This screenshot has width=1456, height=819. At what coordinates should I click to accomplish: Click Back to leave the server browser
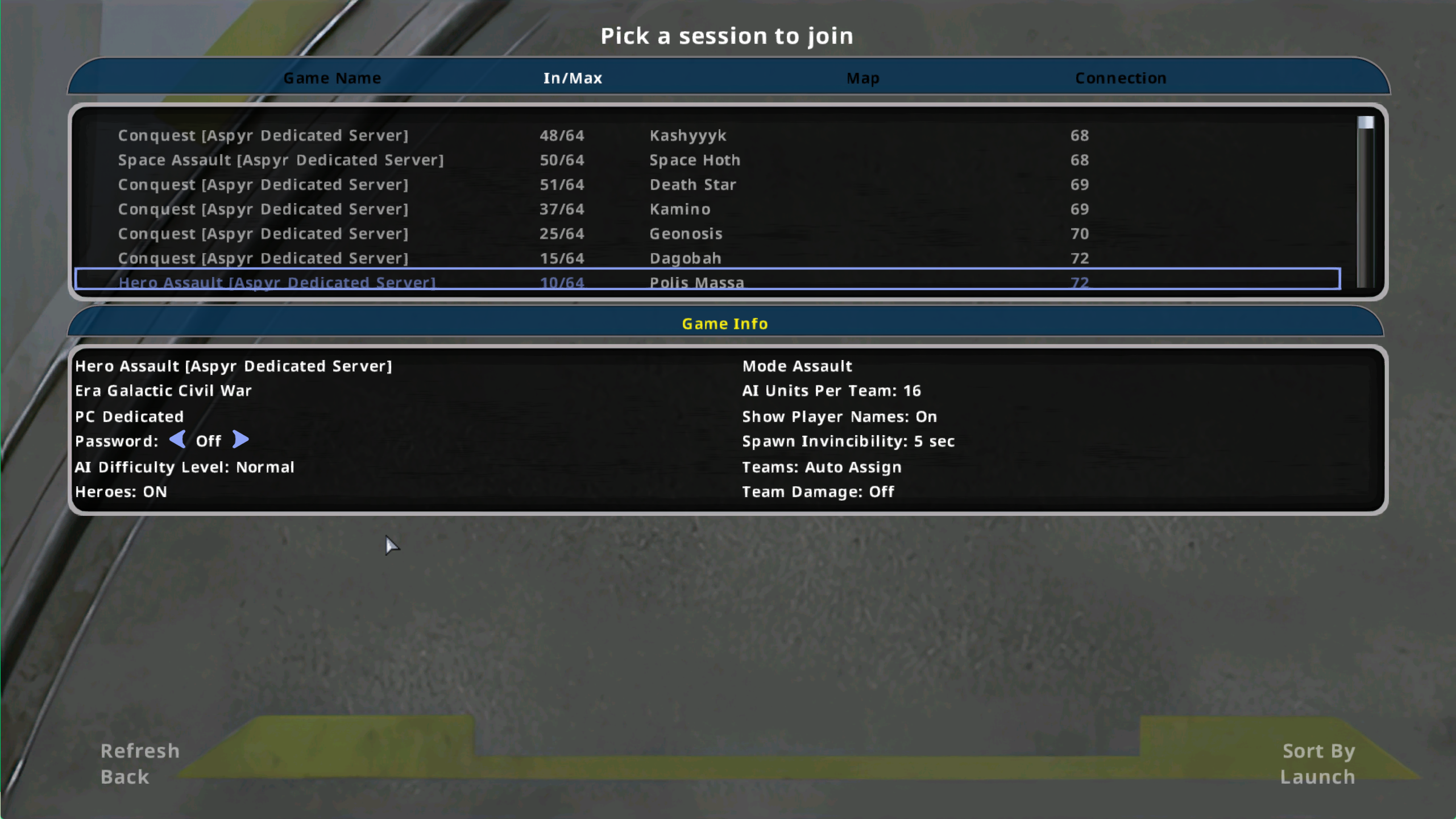point(125,777)
